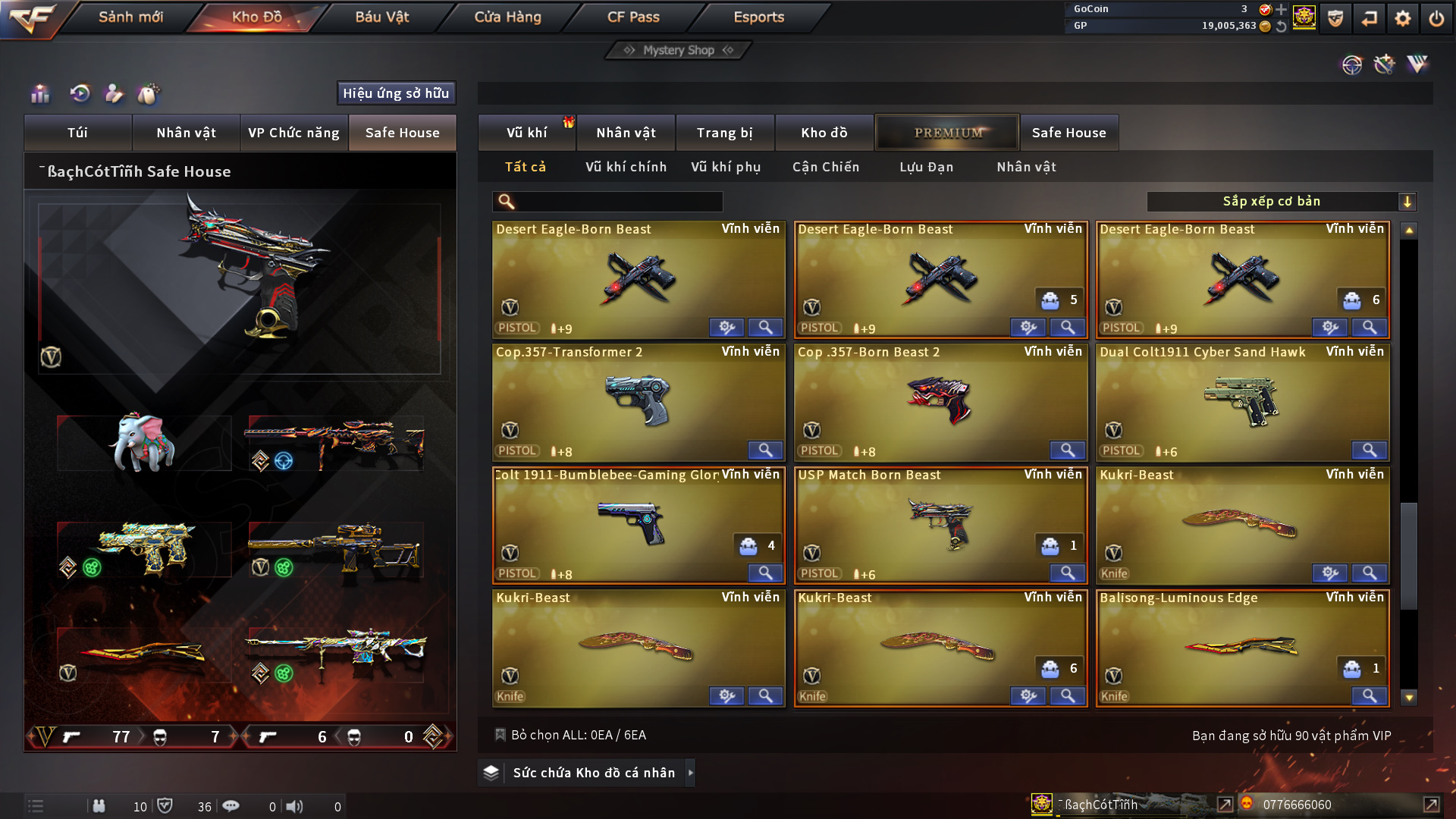Screen dimensions: 1456x819
Task: Go to the Báu Vật menu
Action: point(381,17)
